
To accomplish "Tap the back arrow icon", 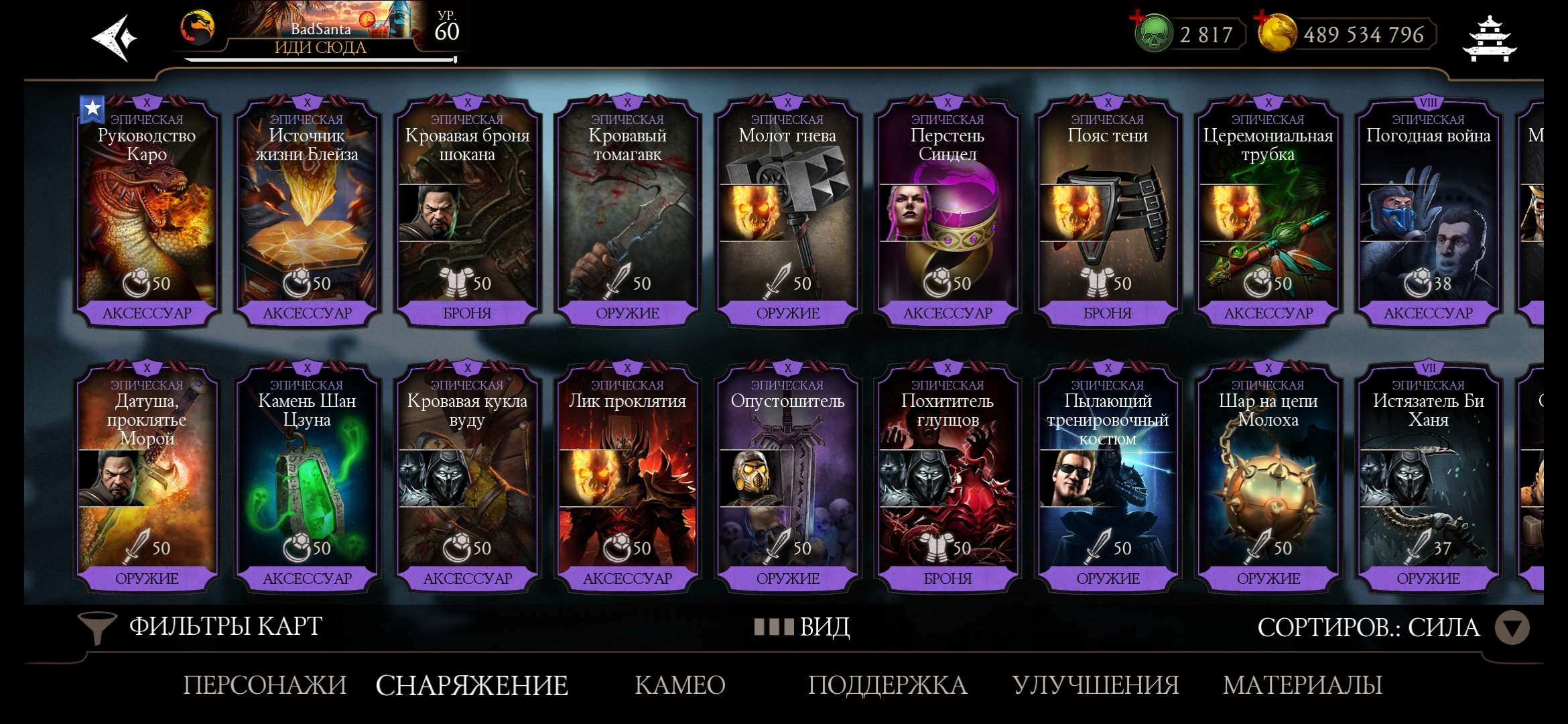I will coord(113,38).
